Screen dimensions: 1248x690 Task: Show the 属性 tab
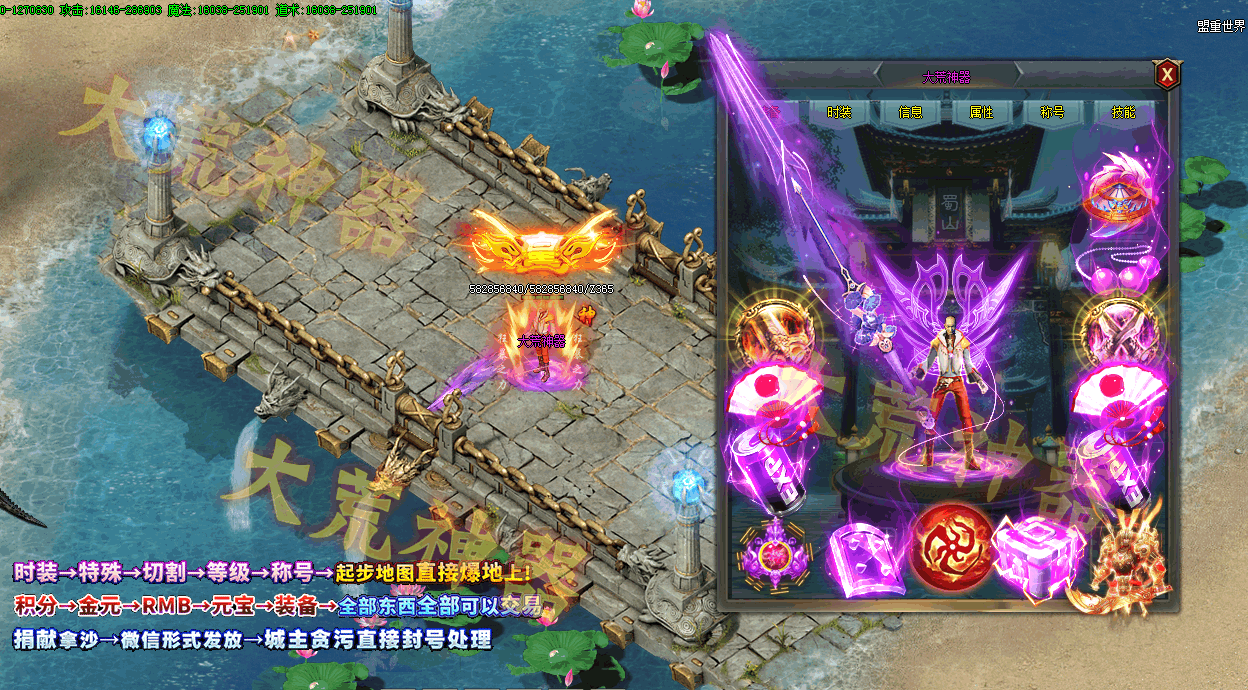[x=981, y=113]
